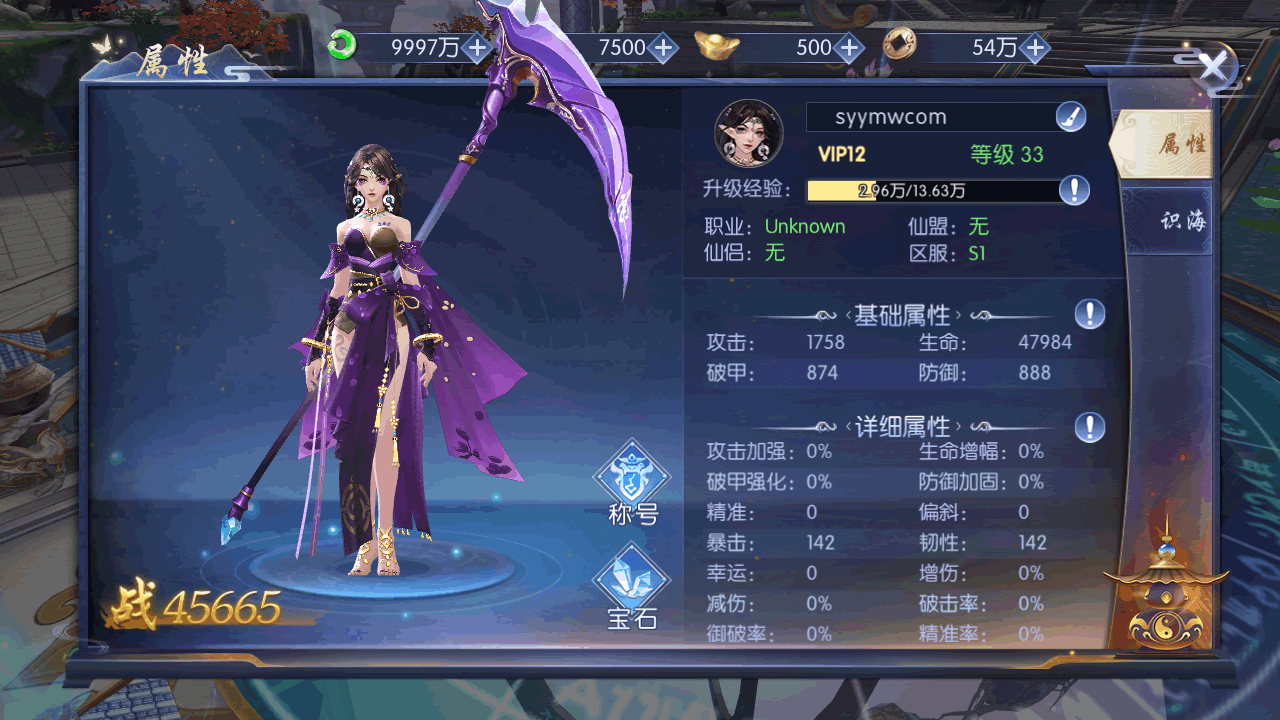Show the upgrade experience info tooltip
Screen dimensions: 1280x720
click(x=1074, y=190)
